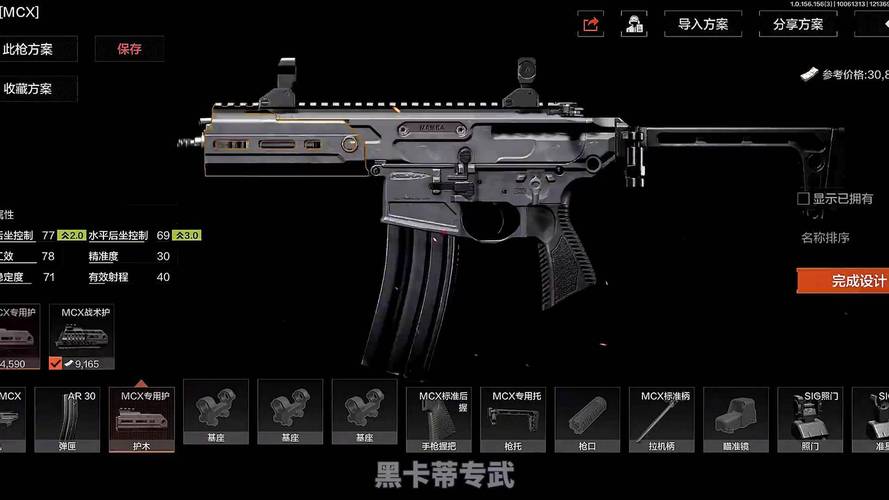Confirm with the 完成设计 button
The width and height of the screenshot is (889, 500).
click(845, 281)
